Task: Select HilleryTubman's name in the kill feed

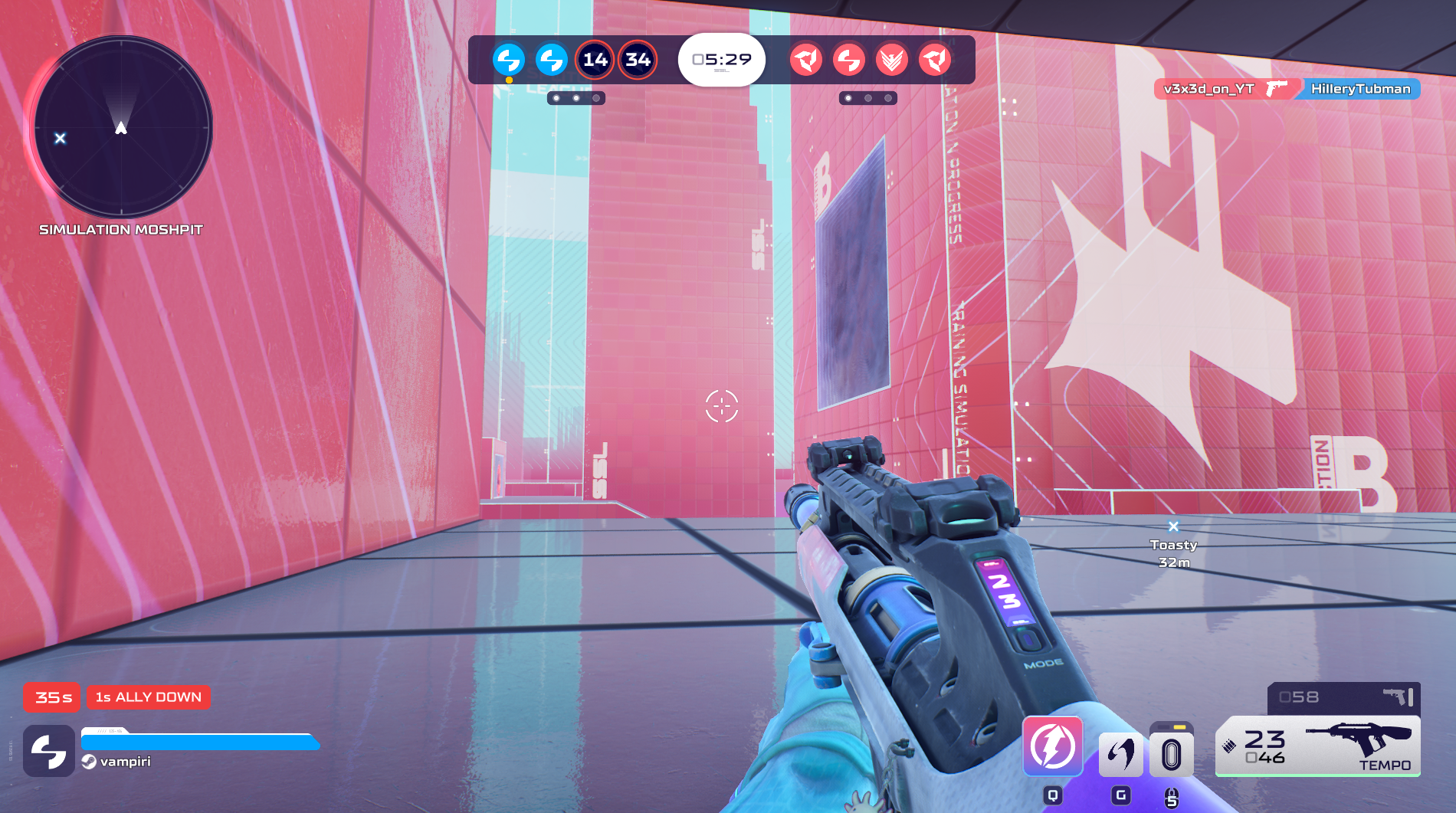Action: (1360, 89)
